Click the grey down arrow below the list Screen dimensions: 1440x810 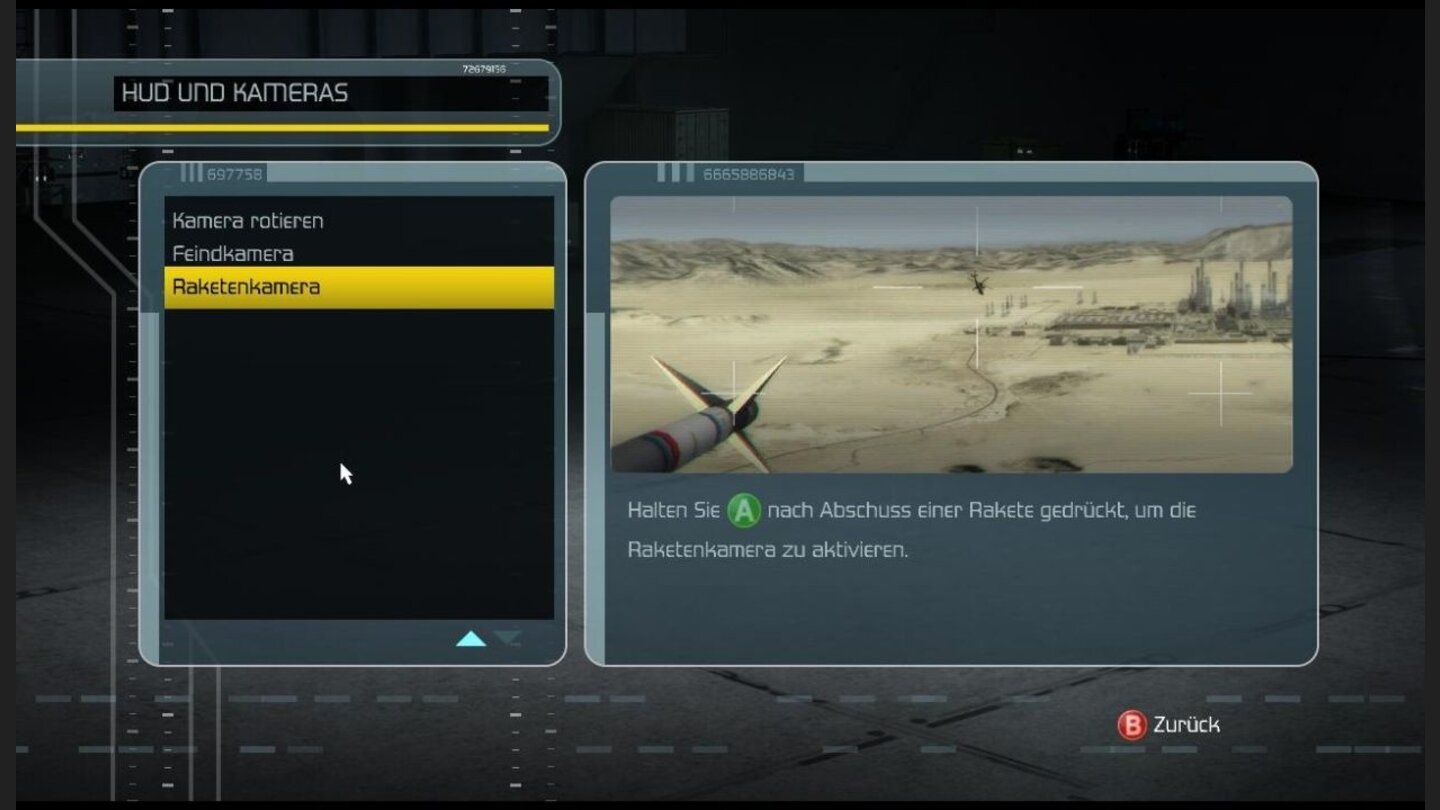tap(508, 635)
